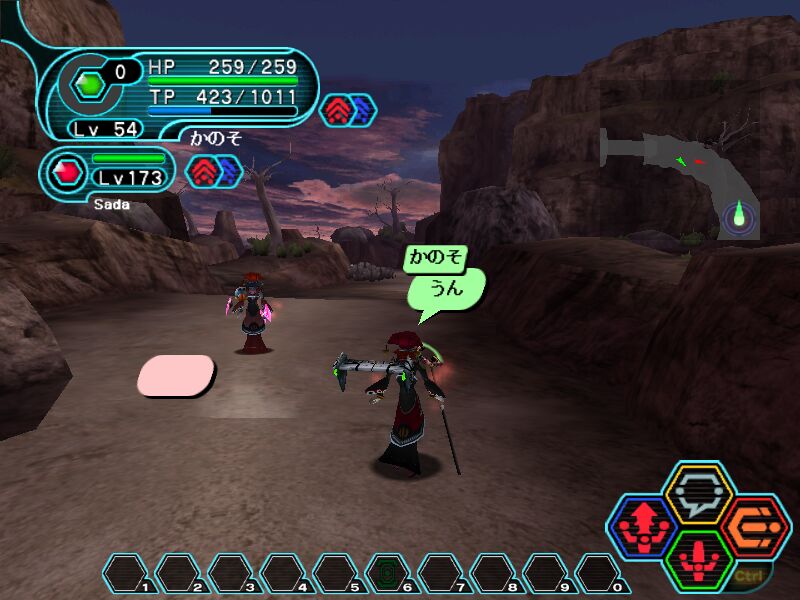Select the yellow speech bubble palette hexagon
Image resolution: width=800 pixels, height=600 pixels.
(699, 493)
